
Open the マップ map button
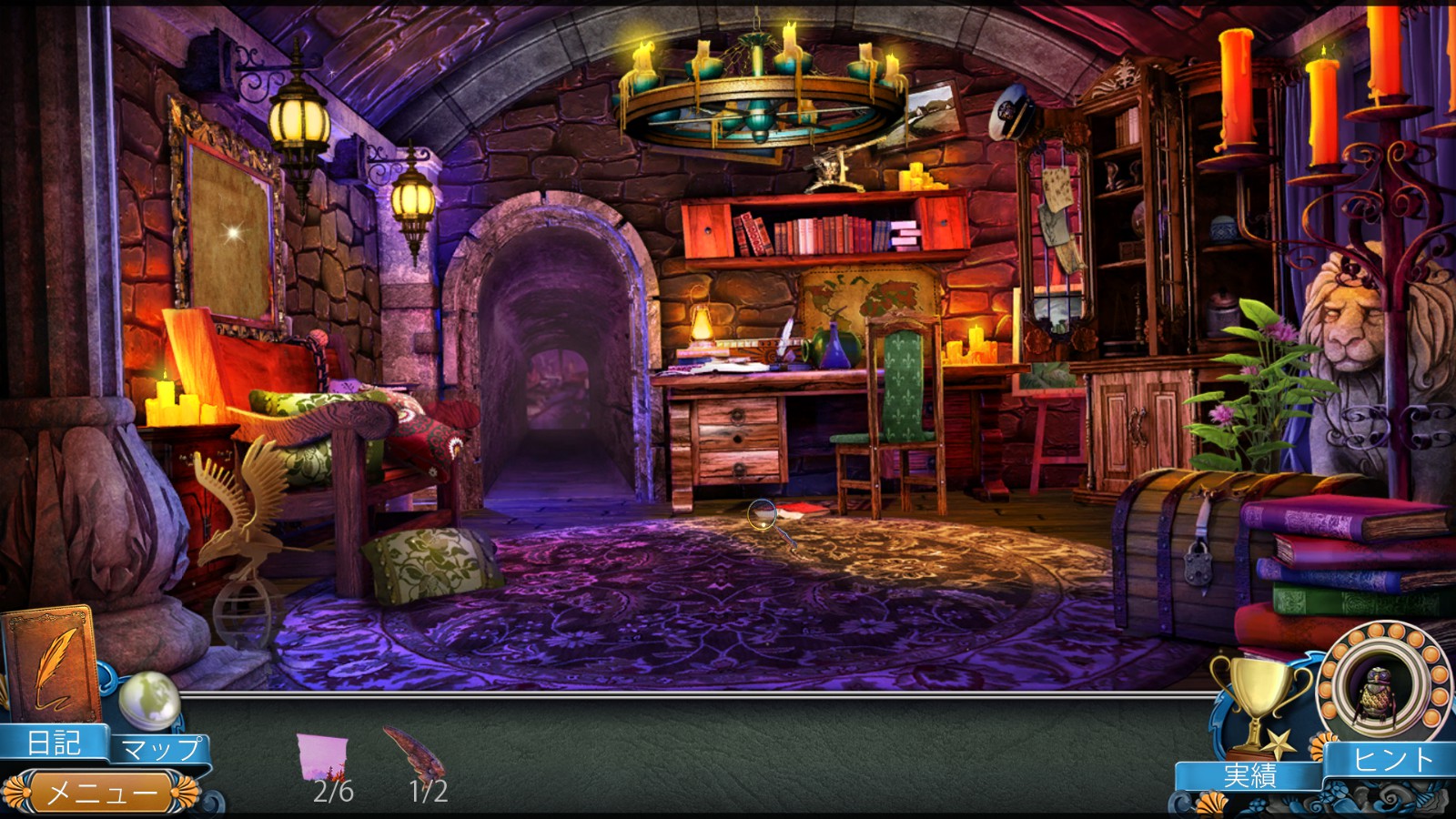tap(160, 749)
